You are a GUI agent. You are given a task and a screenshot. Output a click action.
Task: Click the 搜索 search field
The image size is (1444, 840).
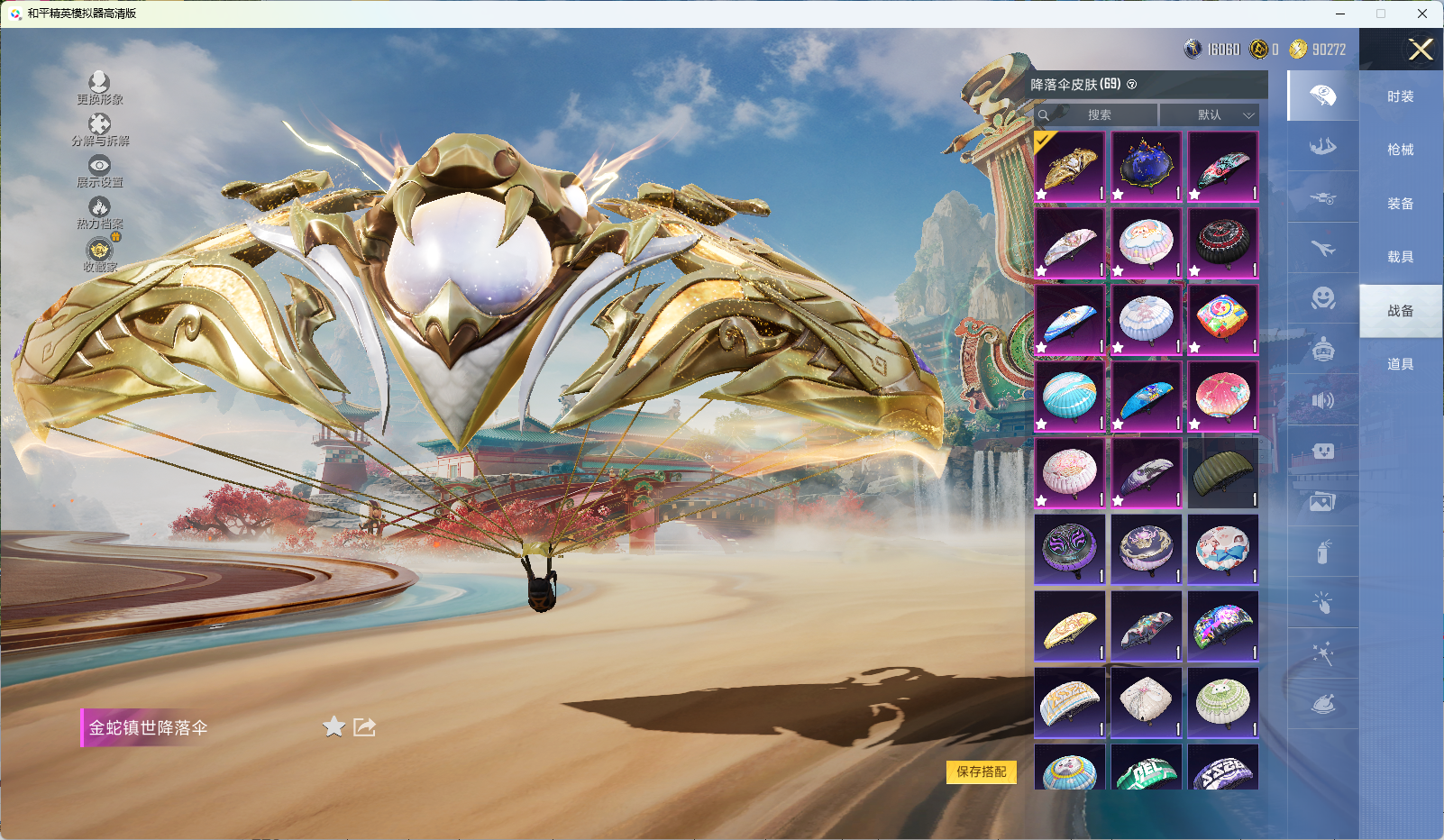pyautogui.click(x=1098, y=115)
